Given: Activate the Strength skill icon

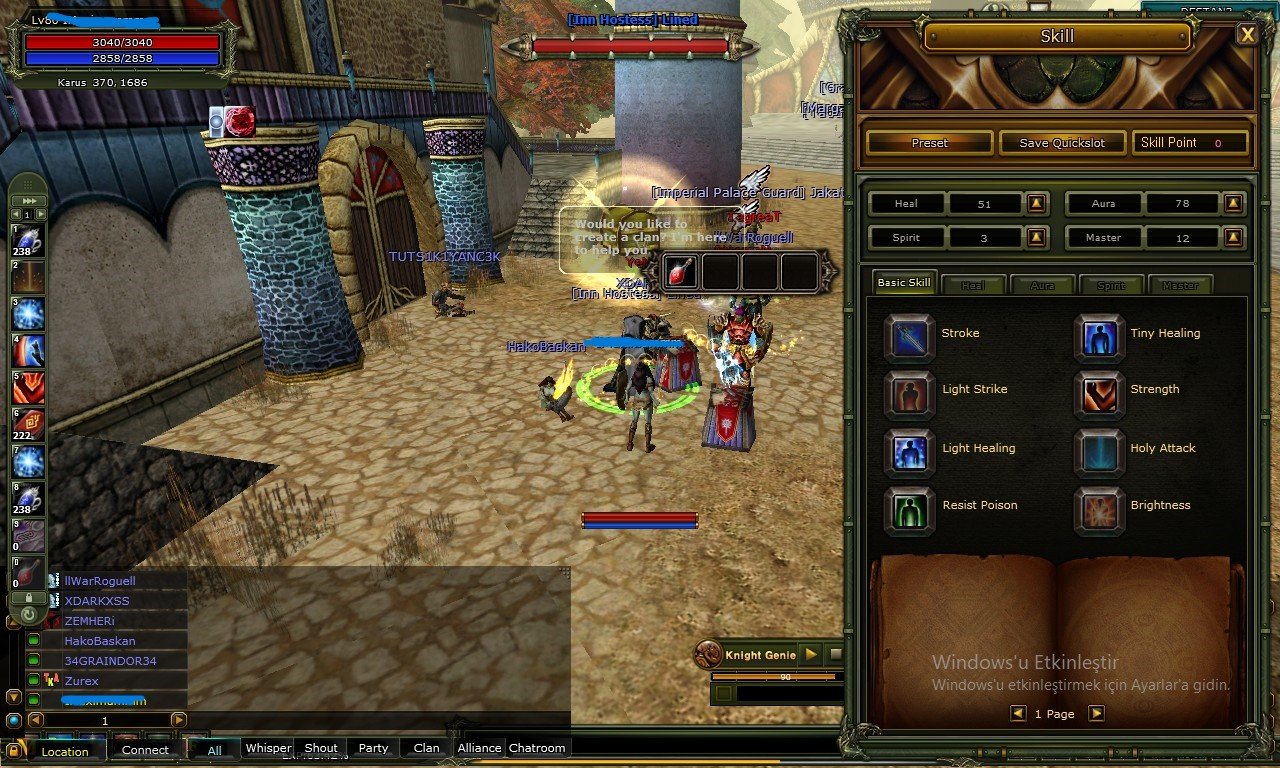Looking at the screenshot, I should point(1099,394).
